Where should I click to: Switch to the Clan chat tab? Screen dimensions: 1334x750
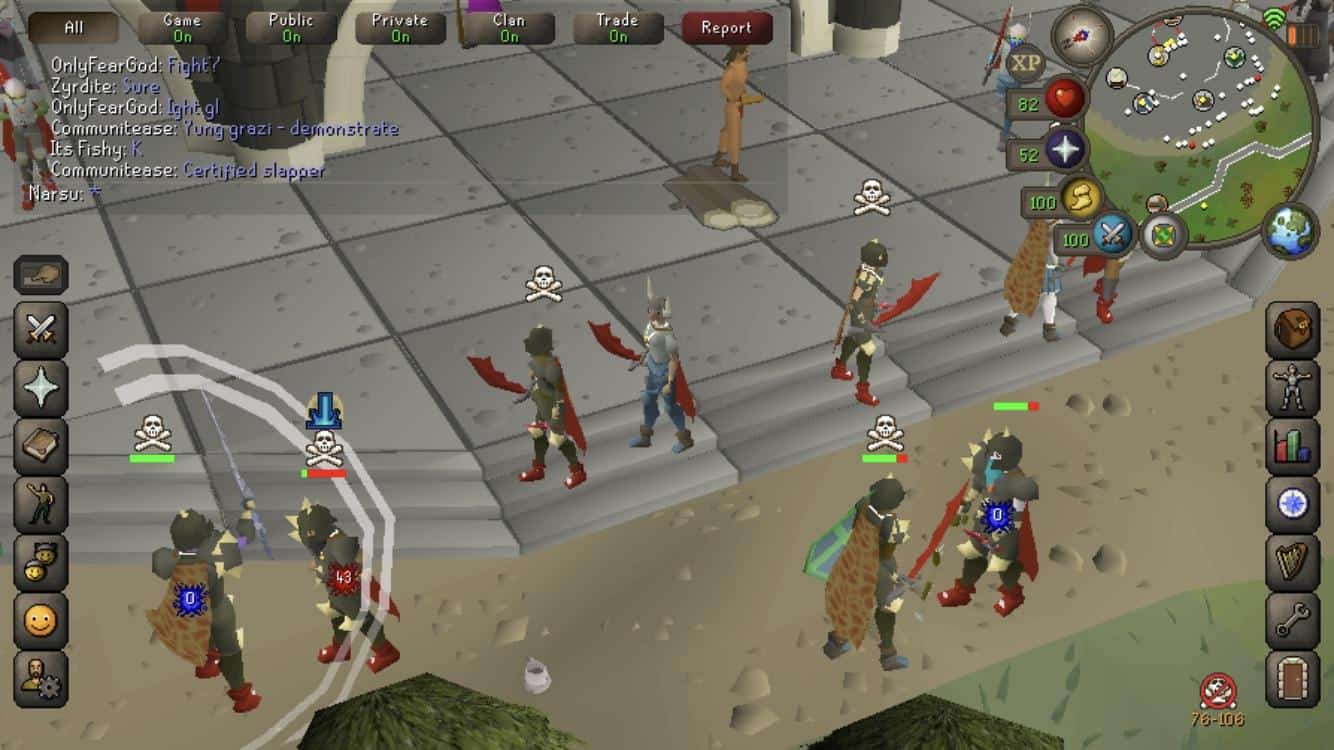510,25
